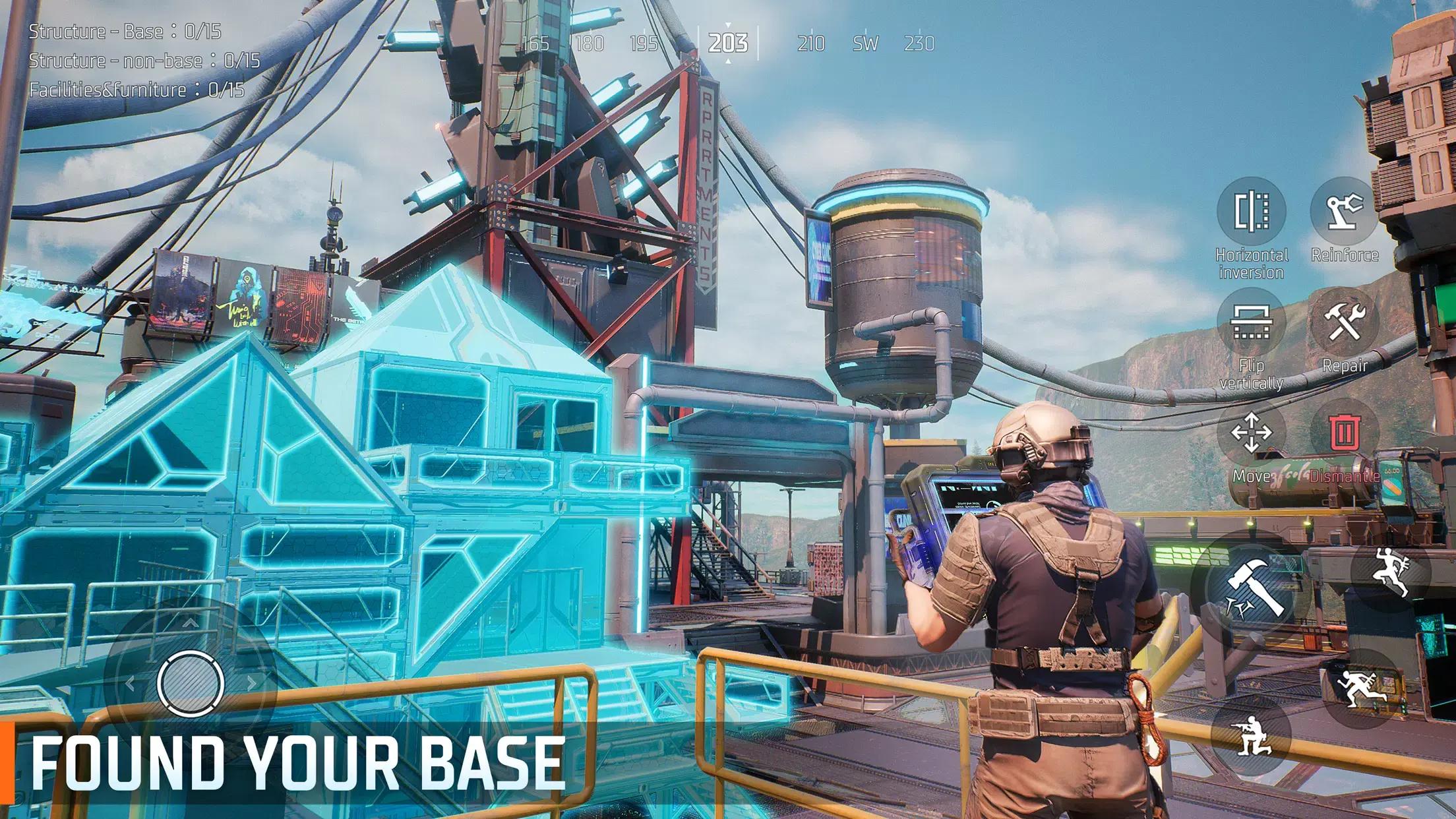
Task: Click the red Dismantle trash button
Action: coord(1345,433)
